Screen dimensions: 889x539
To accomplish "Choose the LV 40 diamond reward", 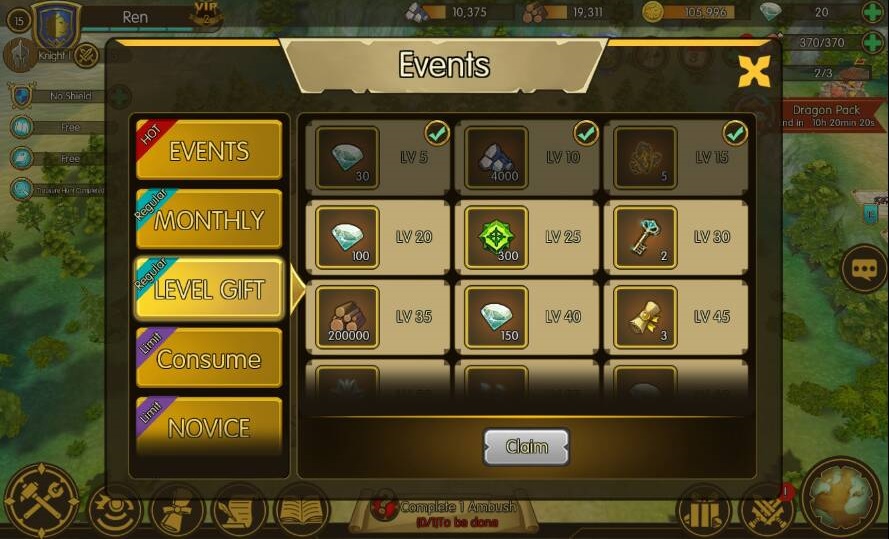I will [x=496, y=318].
